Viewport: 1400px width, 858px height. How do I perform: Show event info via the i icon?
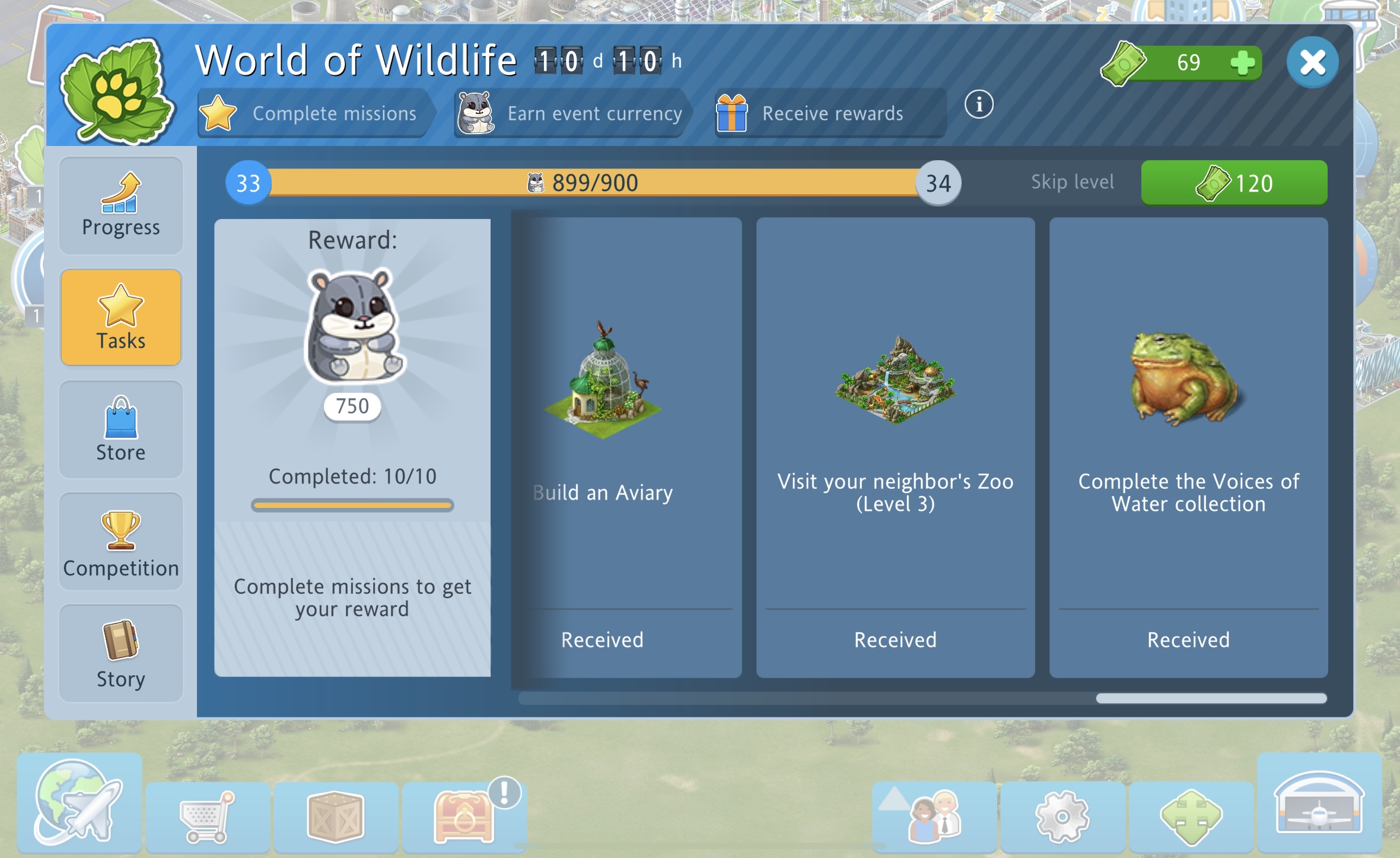(978, 105)
